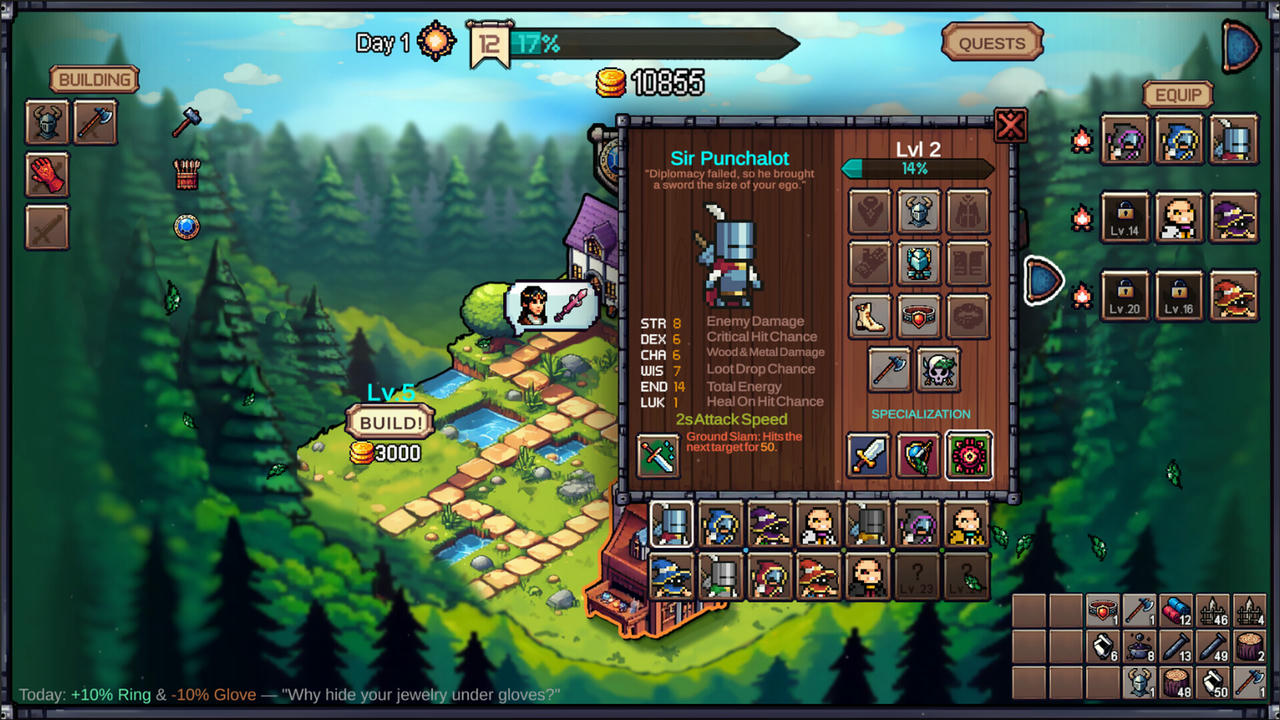The width and height of the screenshot is (1280, 720).
Task: Choose the sword Specialization
Action: [868, 455]
